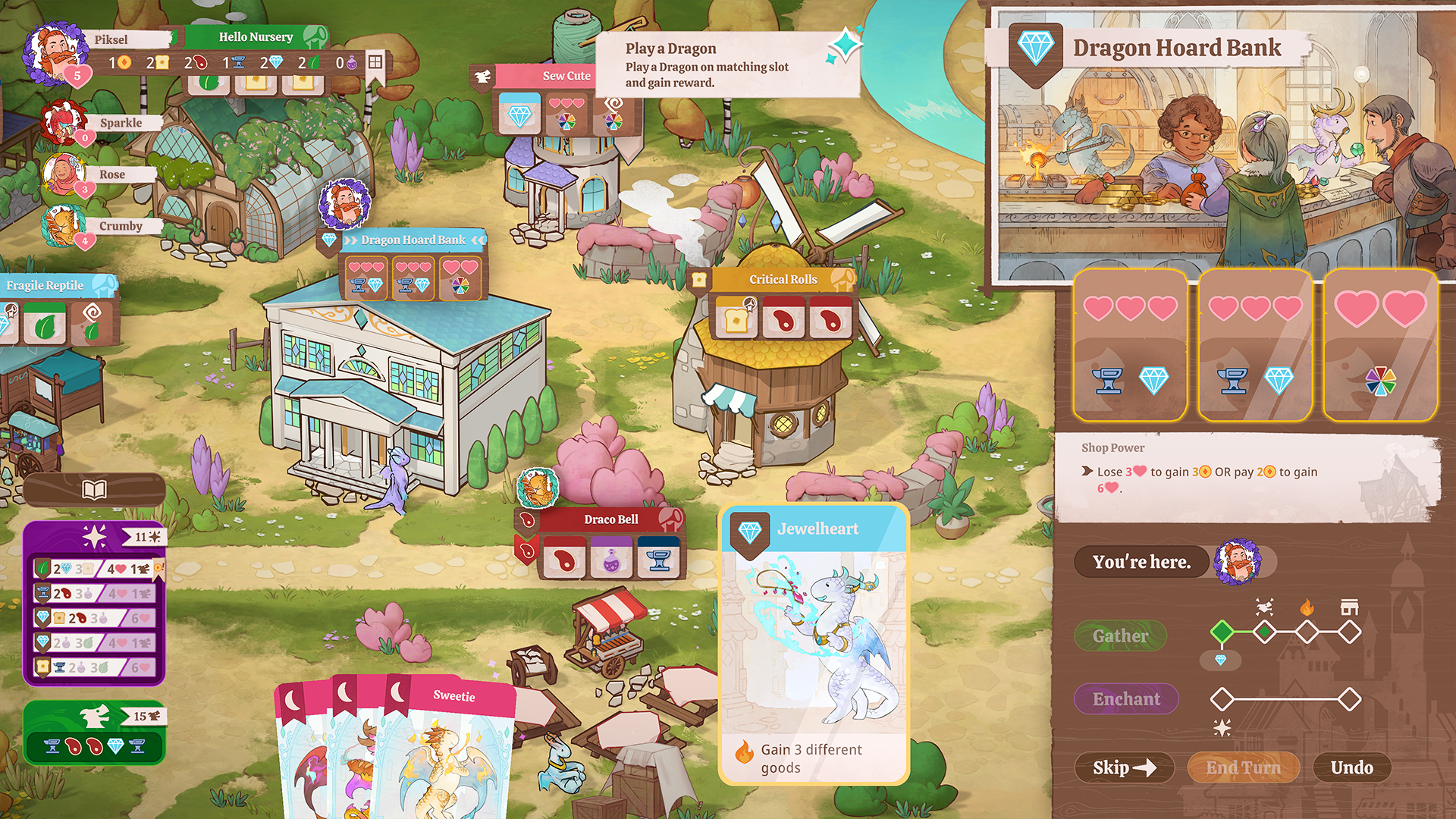Image resolution: width=1456 pixels, height=819 pixels.
Task: Open the grid icon beside resources
Action: pos(375,61)
